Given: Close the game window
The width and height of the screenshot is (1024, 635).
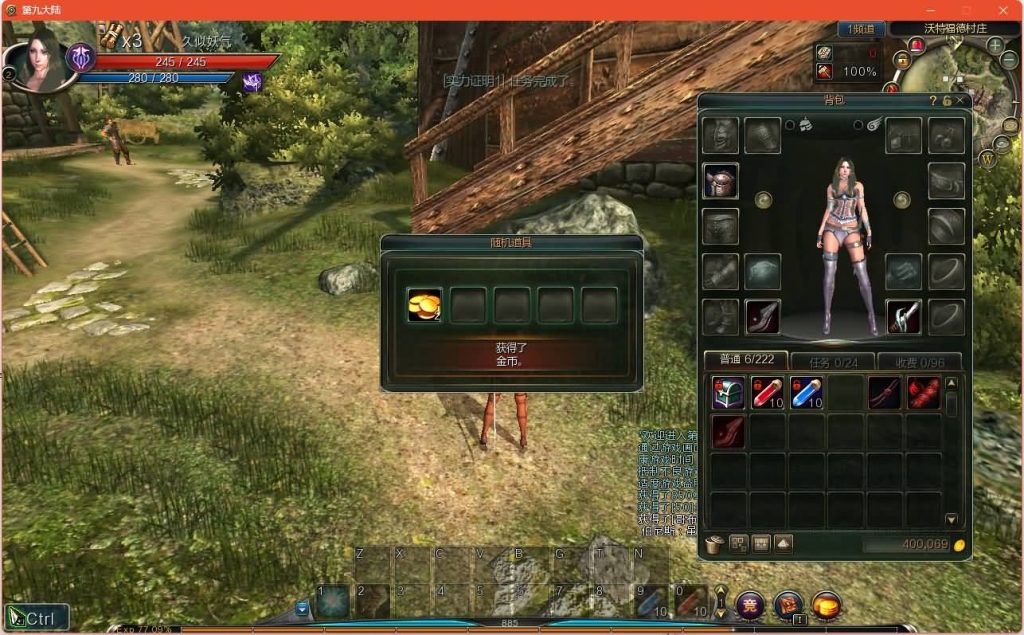Looking at the screenshot, I should (1002, 9).
